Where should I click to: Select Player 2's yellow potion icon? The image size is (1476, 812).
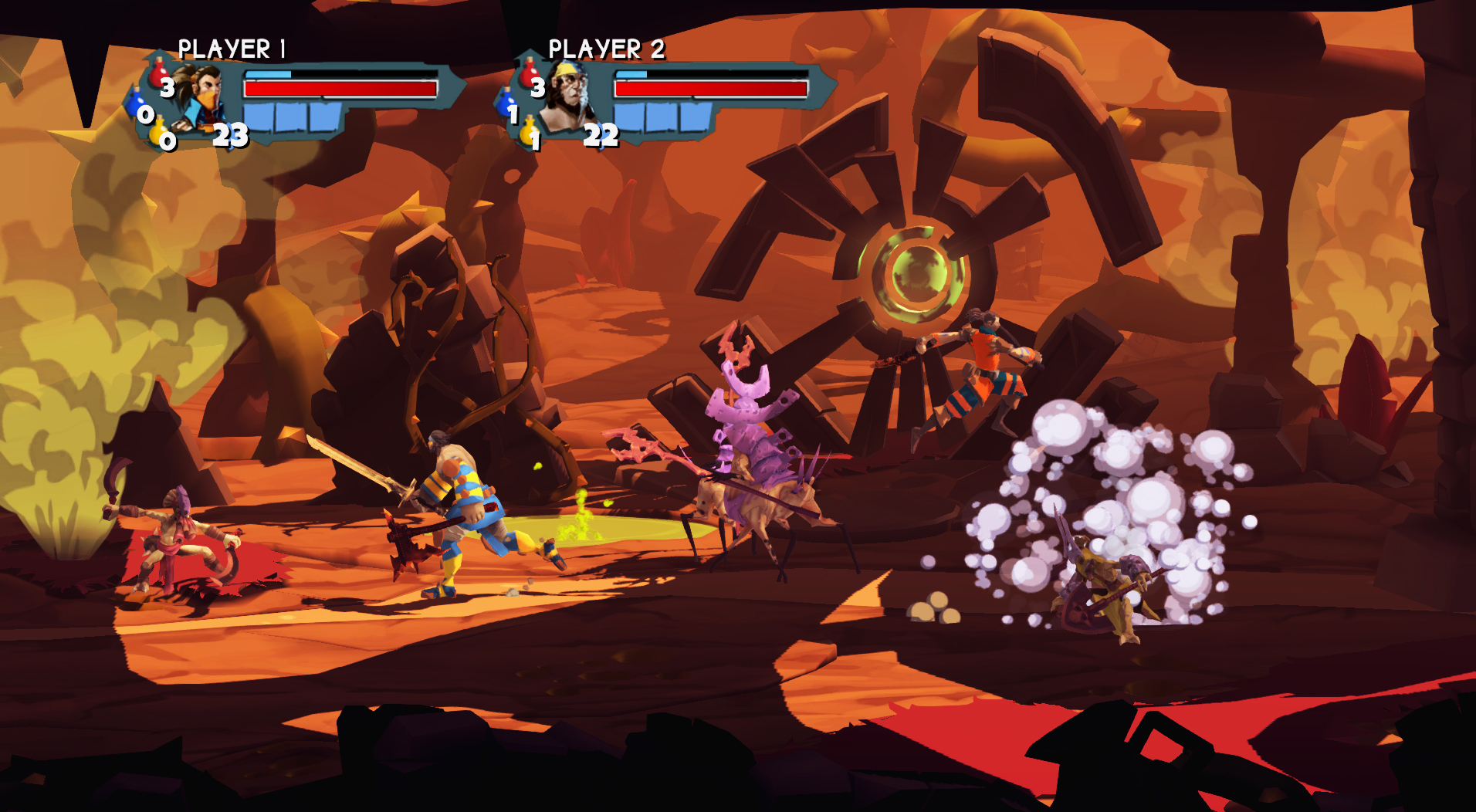[x=529, y=133]
